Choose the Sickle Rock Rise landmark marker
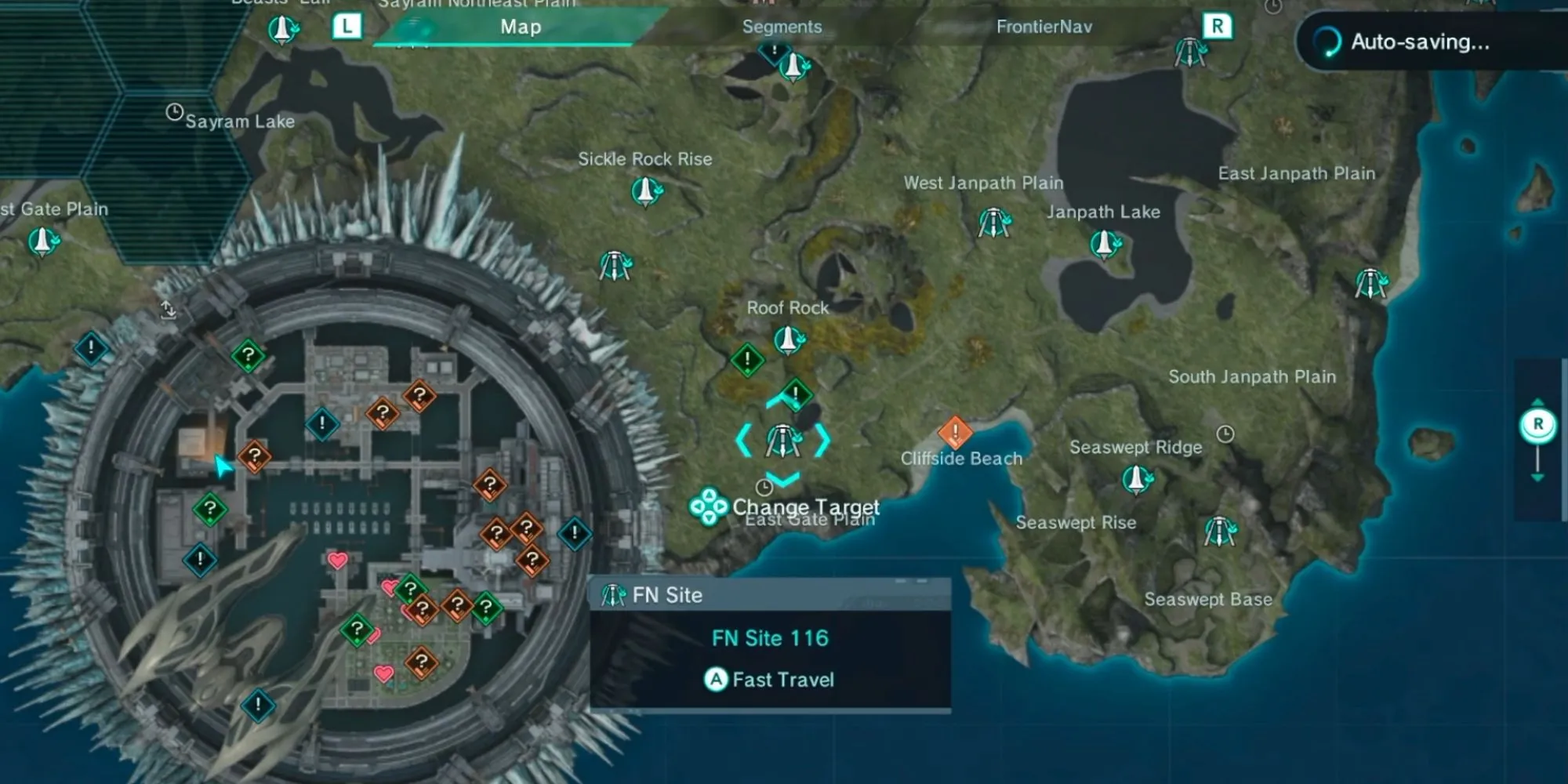The height and width of the screenshot is (784, 1568). (646, 191)
